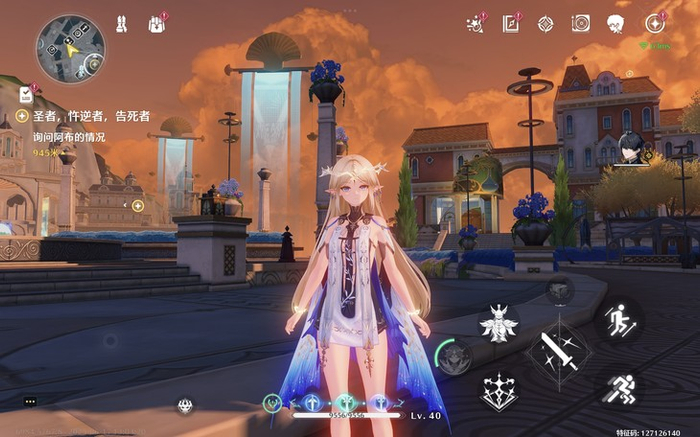The width and height of the screenshot is (700, 437).
Task: Tap the jump button
Action: pyautogui.click(x=620, y=320)
